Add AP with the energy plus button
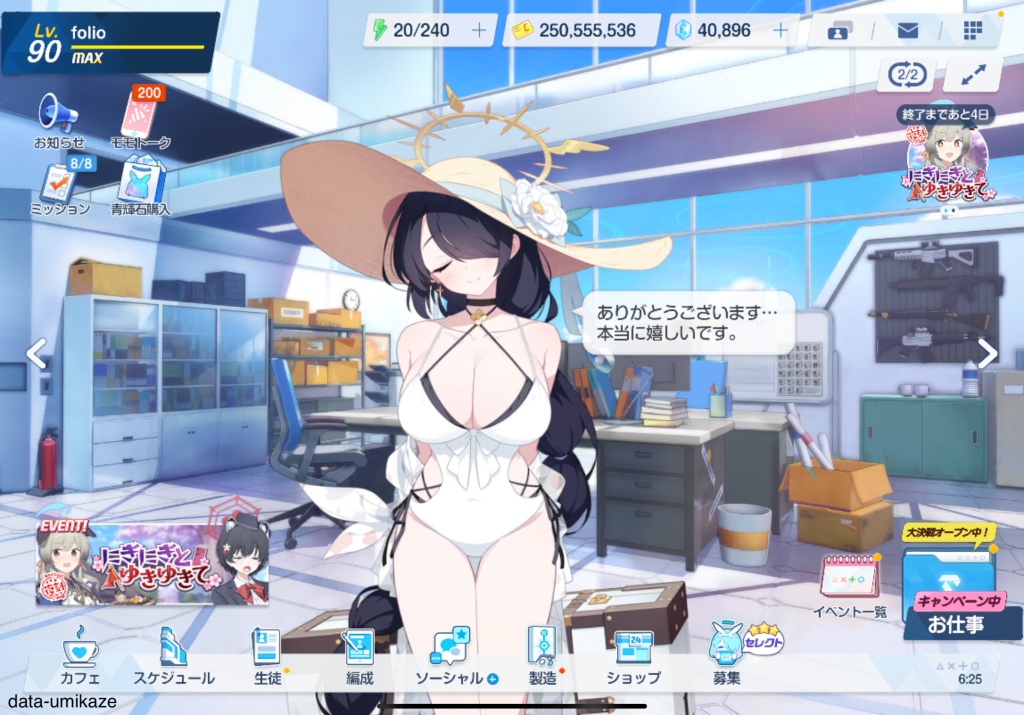Screen dimensions: 1024x715 pyautogui.click(x=478, y=30)
